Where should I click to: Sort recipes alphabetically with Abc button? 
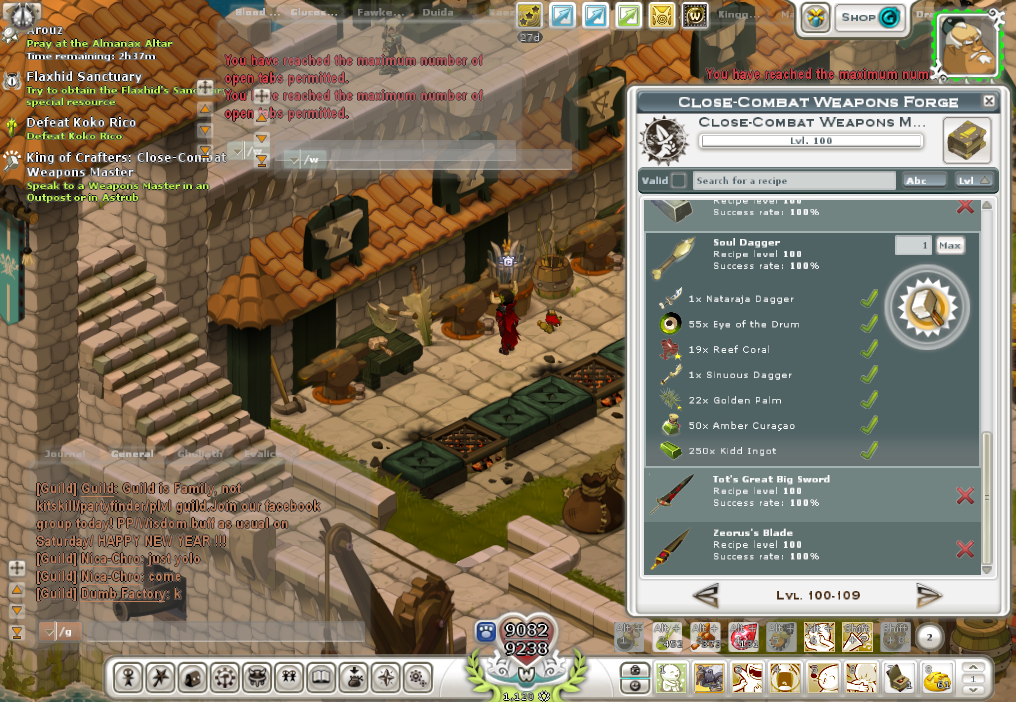[x=924, y=181]
